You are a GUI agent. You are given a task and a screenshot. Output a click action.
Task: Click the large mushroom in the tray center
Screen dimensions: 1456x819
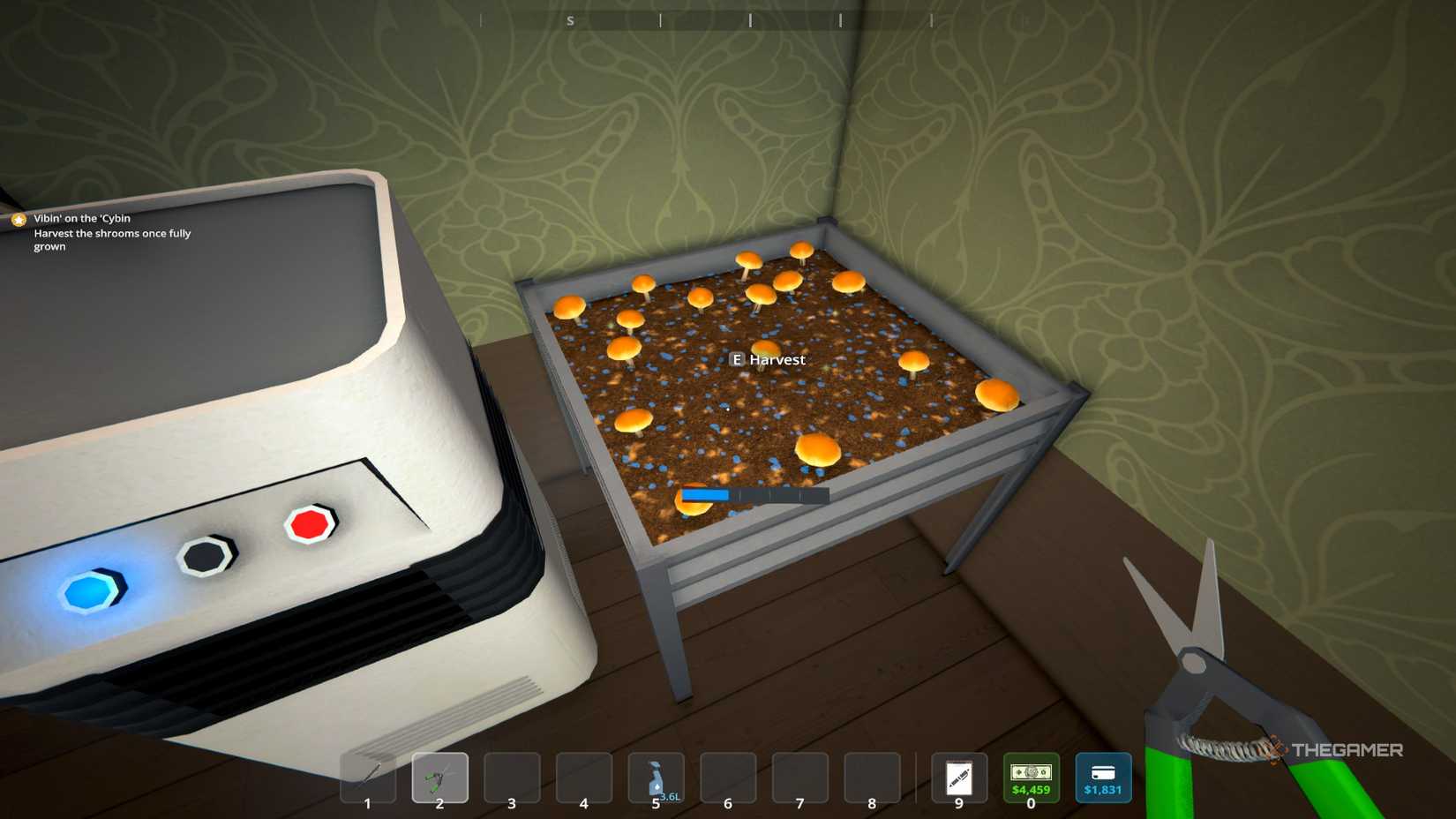817,452
